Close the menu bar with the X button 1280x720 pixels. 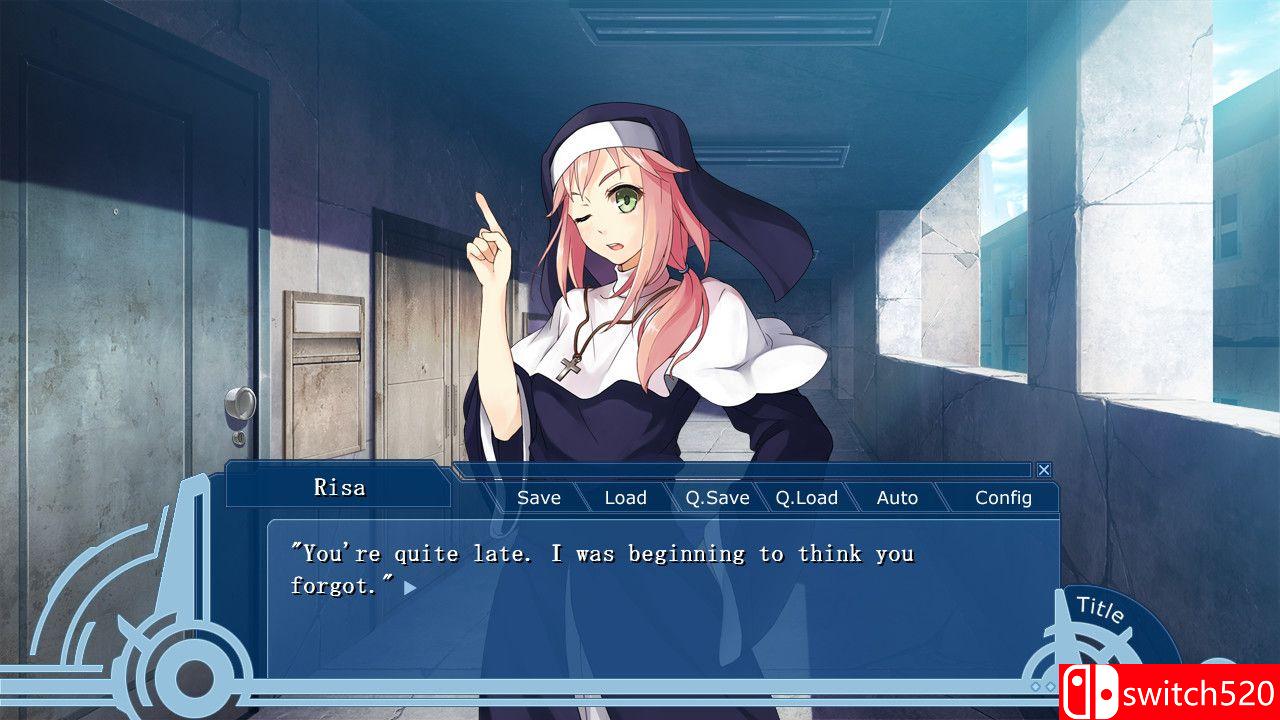(1044, 468)
